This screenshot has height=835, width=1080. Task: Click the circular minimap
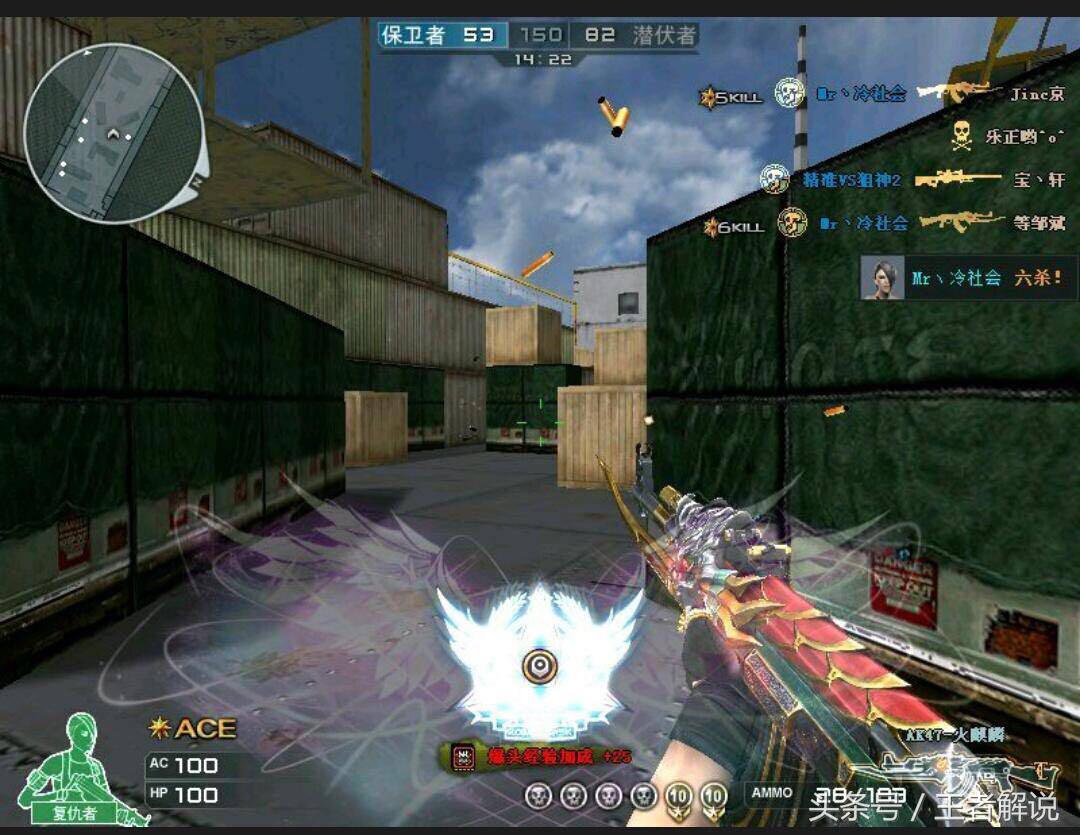(x=113, y=132)
